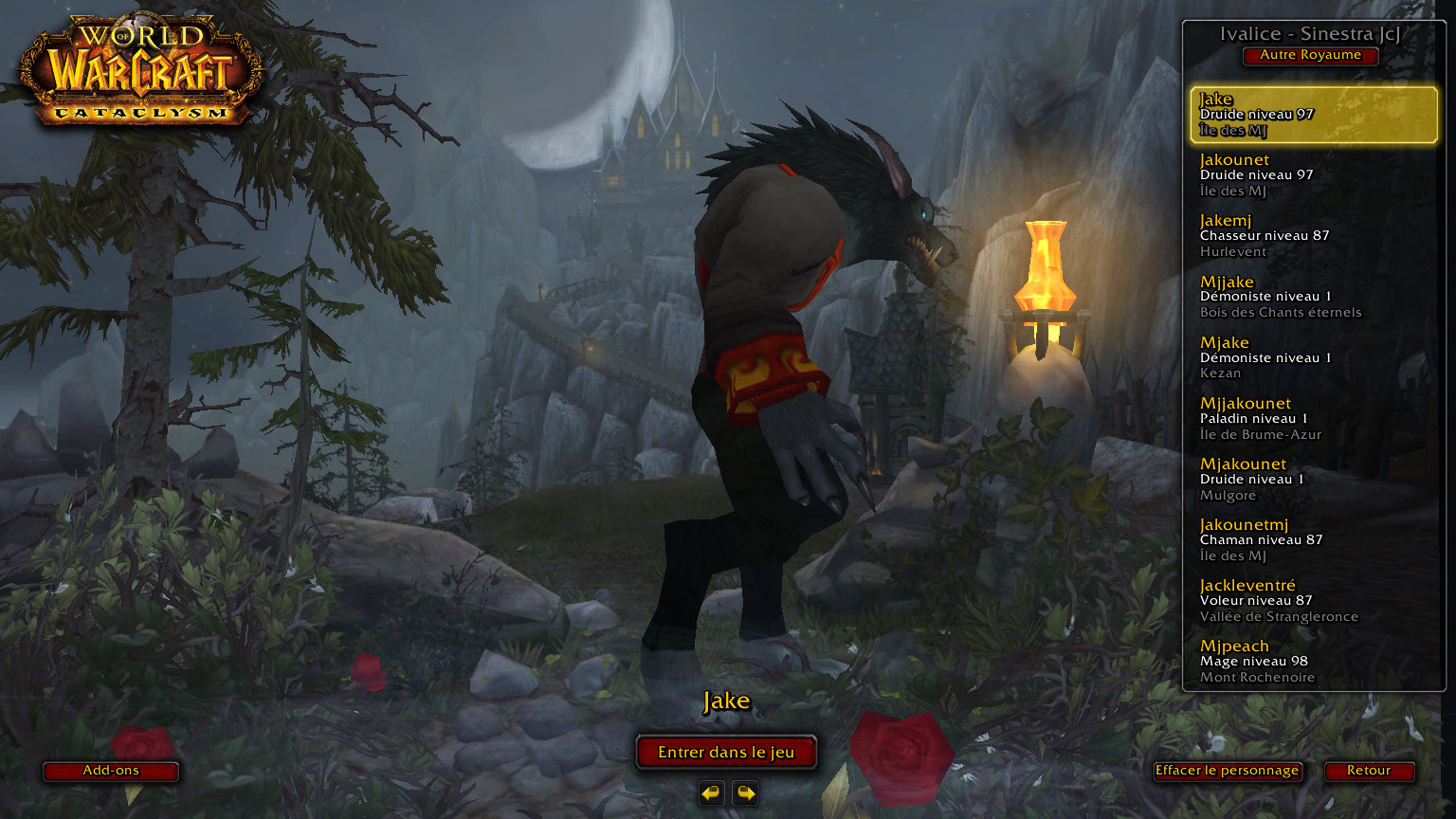Click the Entrer dans le jeu button
Image resolution: width=1456 pixels, height=819 pixels.
(x=726, y=753)
